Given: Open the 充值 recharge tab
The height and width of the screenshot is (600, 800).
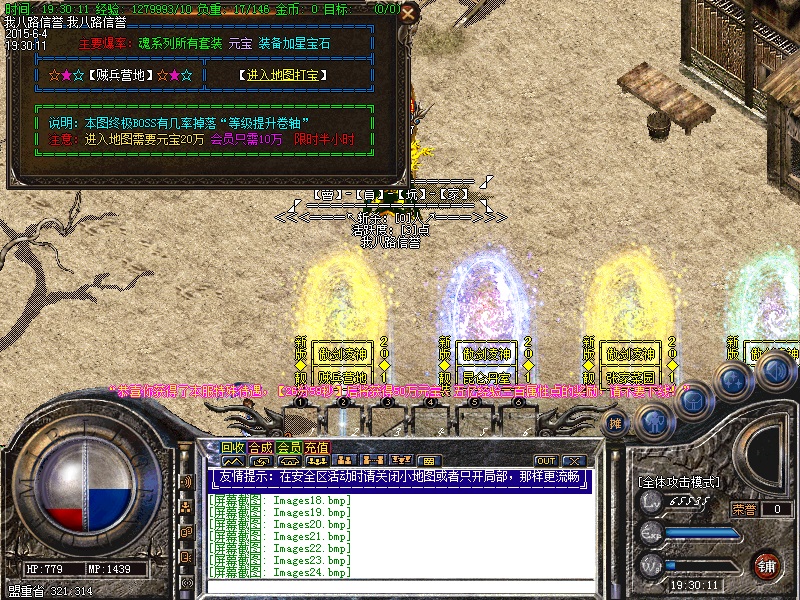Looking at the screenshot, I should pyautogui.click(x=317, y=447).
